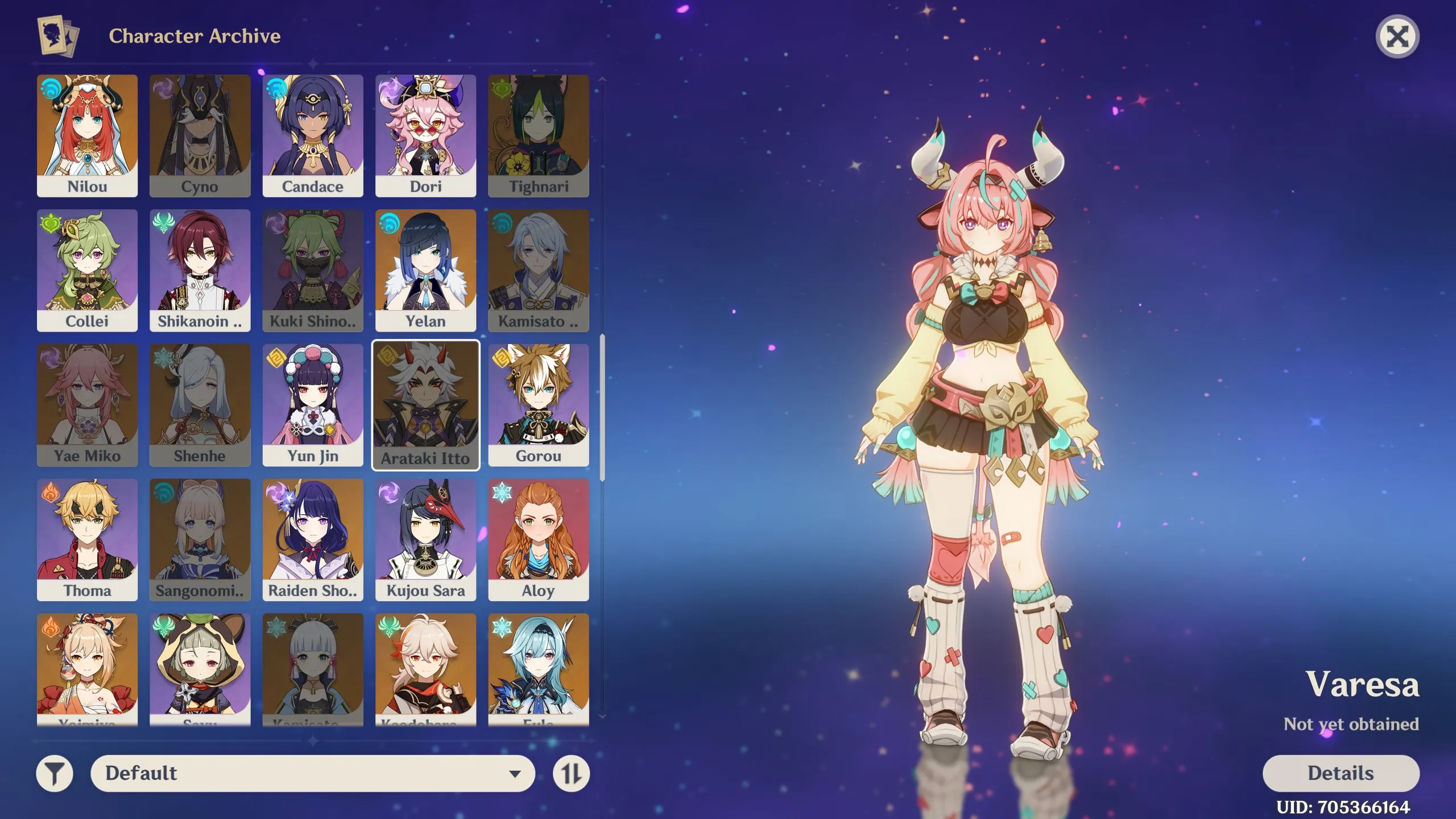View Shenhe's character card

[x=200, y=404]
